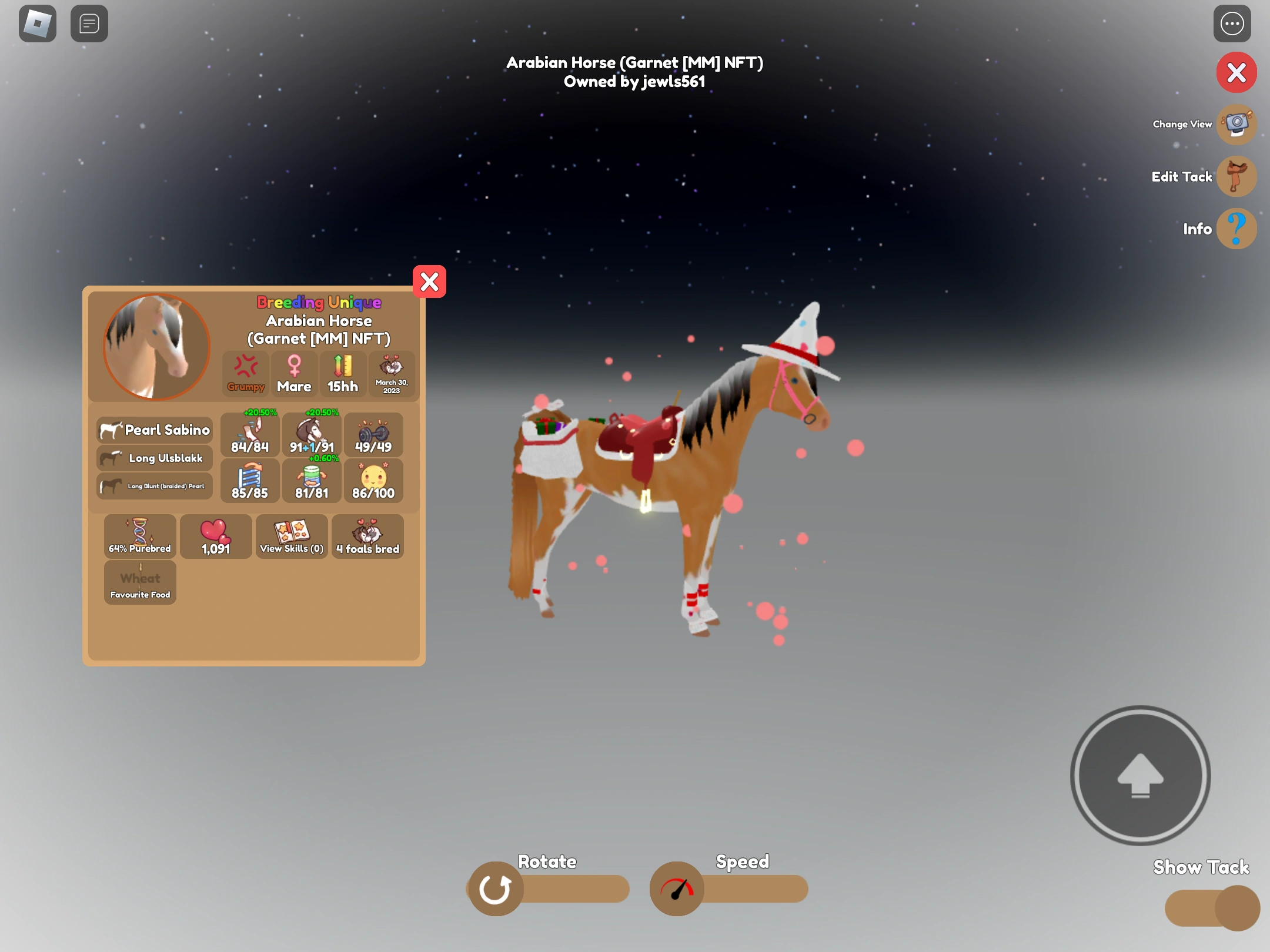Click the dumbbell strength stat icon
Image resolution: width=1270 pixels, height=952 pixels.
(374, 435)
